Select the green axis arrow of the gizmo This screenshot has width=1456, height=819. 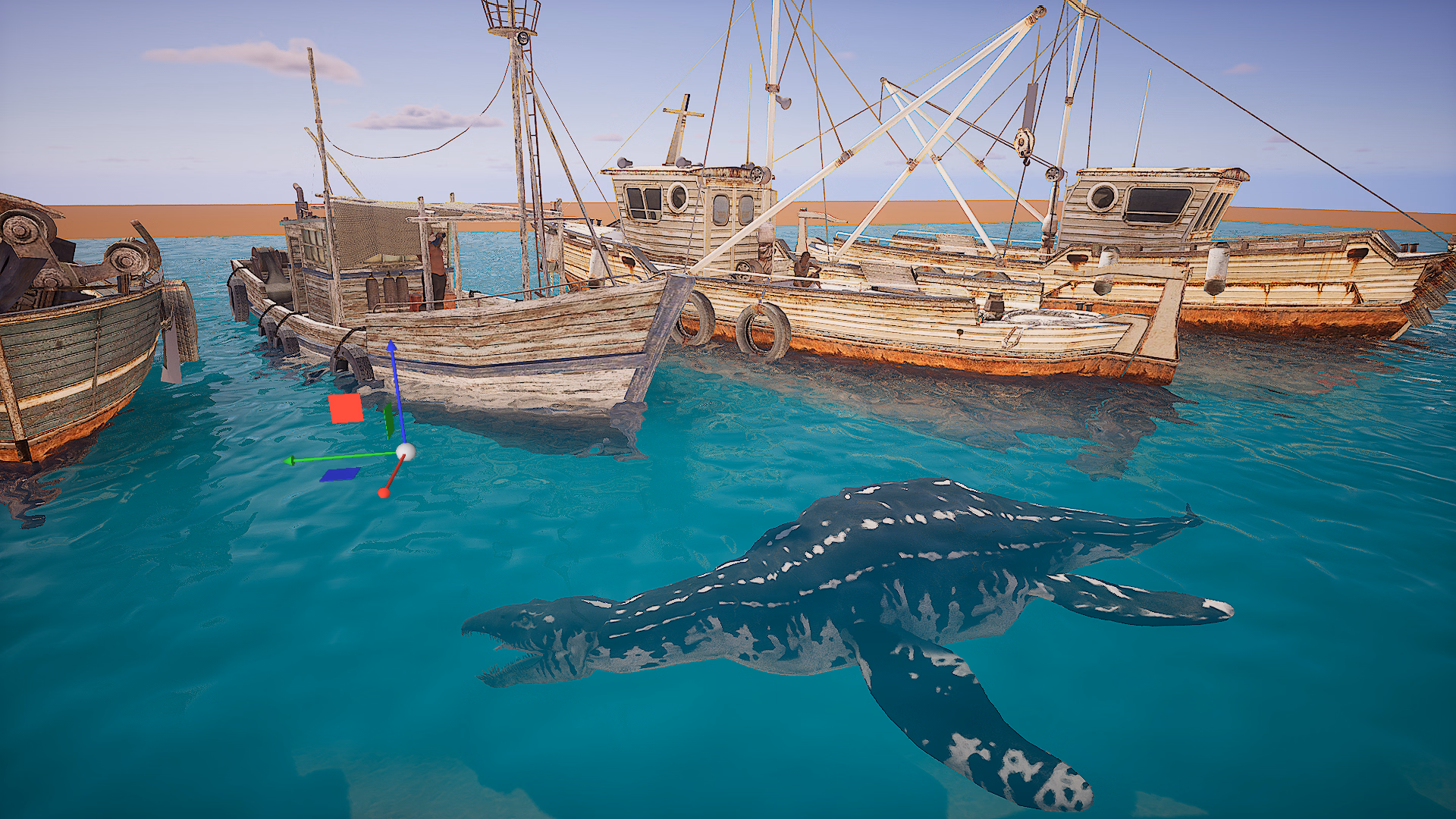(x=290, y=460)
